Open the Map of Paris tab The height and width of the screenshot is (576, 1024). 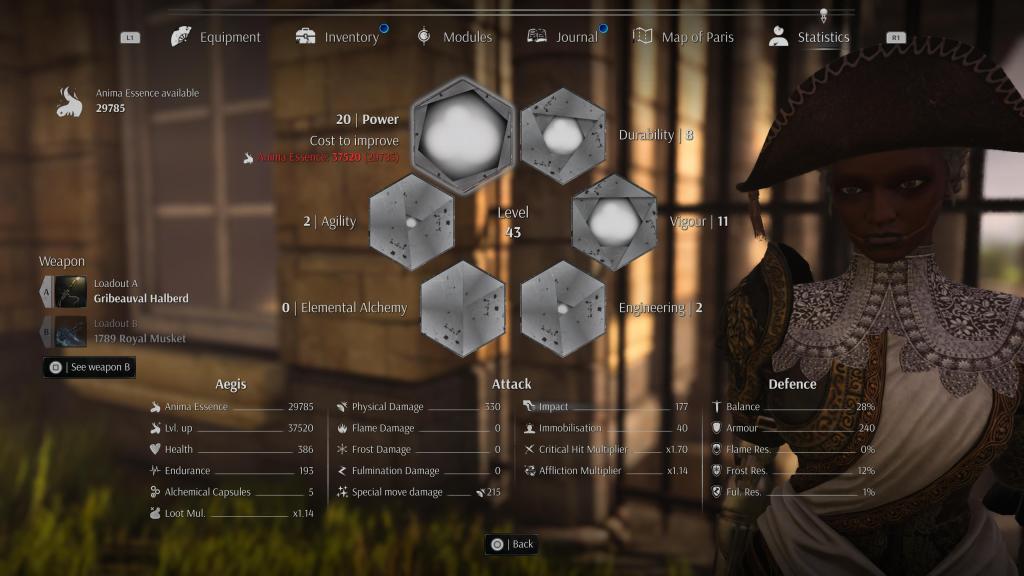(x=684, y=37)
